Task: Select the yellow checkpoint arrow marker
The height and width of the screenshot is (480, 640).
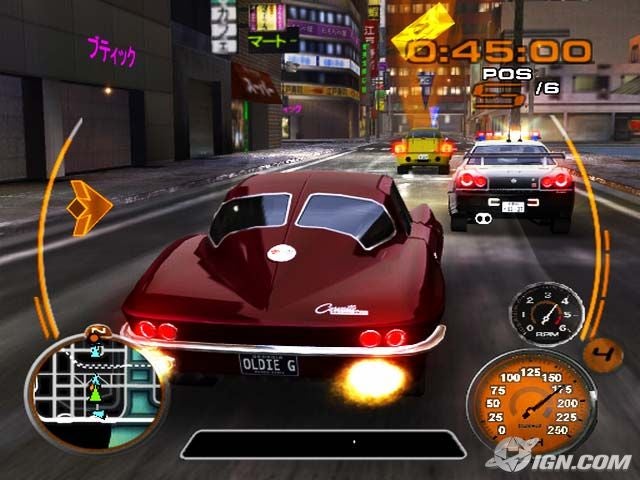Action: (421, 31)
